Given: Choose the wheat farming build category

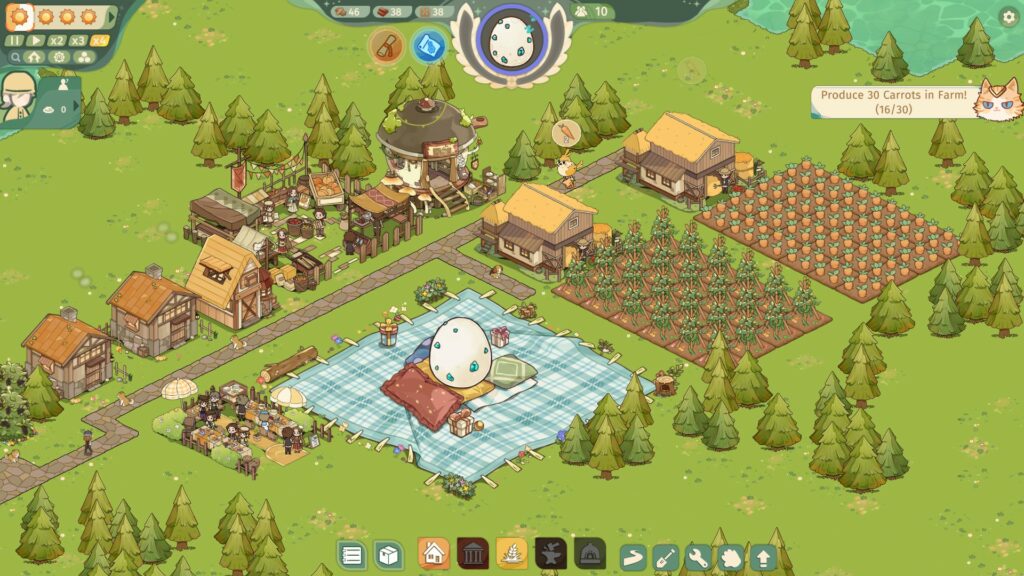Looking at the screenshot, I should coord(512,553).
